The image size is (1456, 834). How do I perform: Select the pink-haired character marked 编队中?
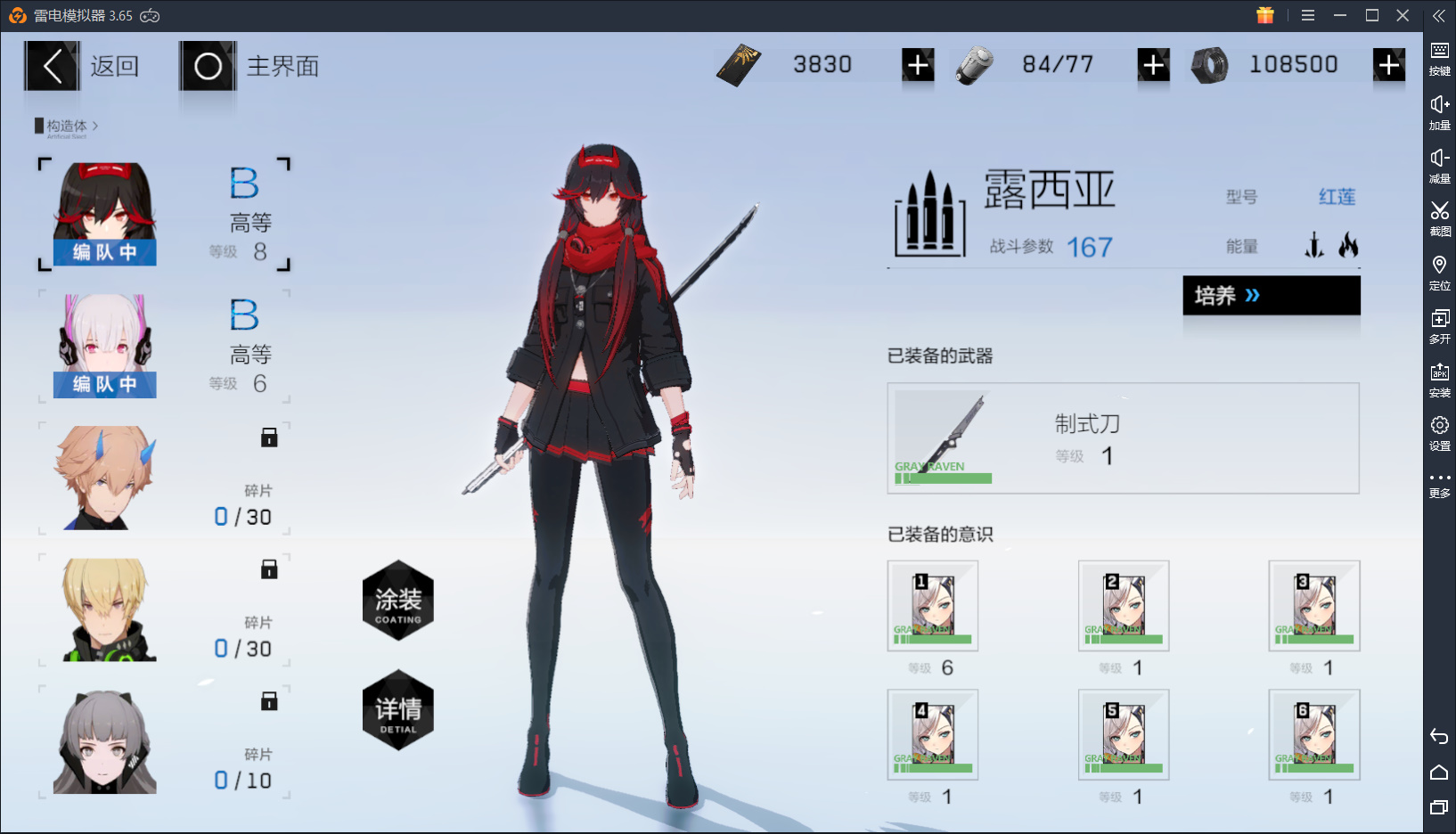pyautogui.click(x=104, y=346)
